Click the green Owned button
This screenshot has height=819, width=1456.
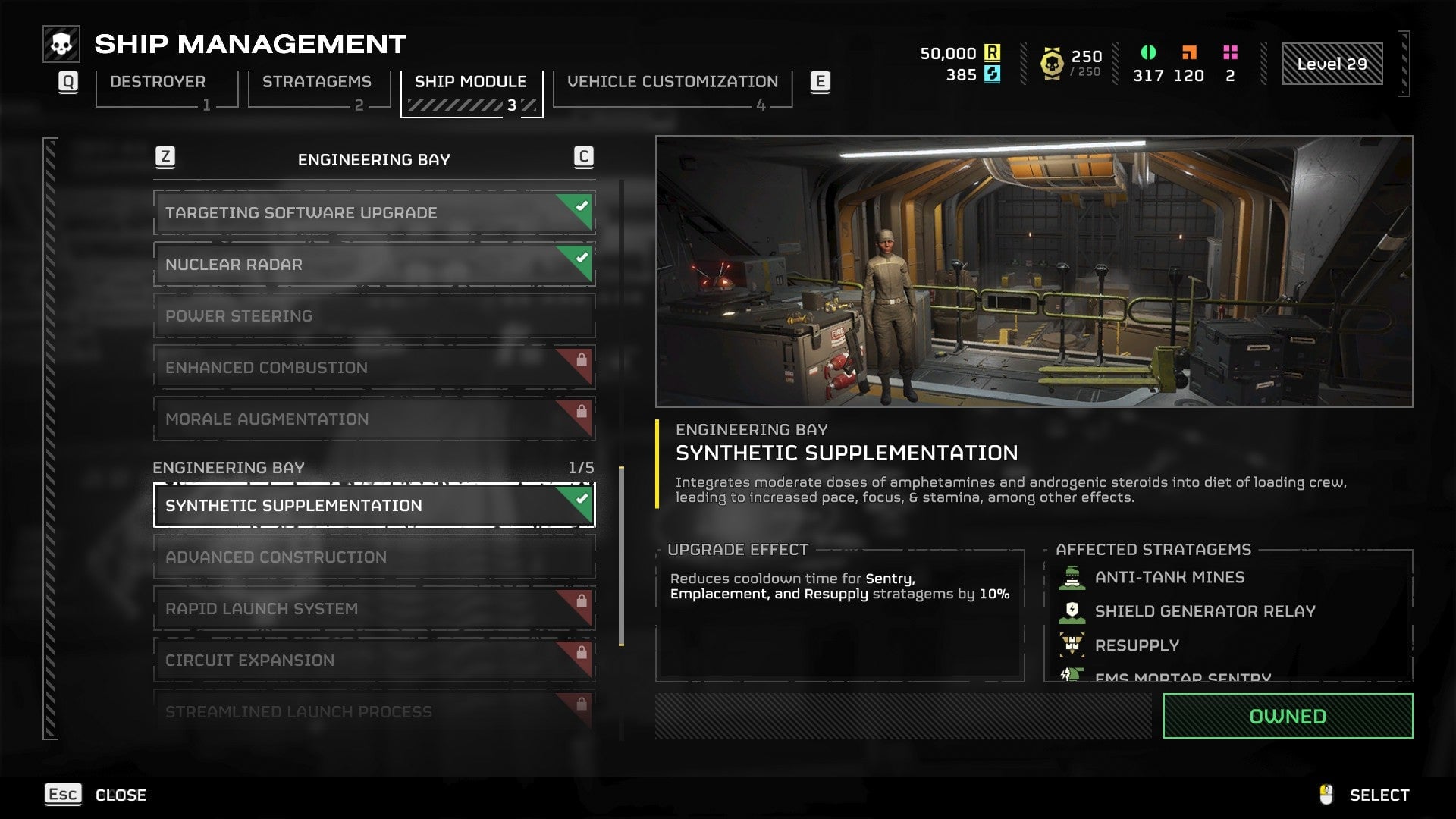point(1287,717)
